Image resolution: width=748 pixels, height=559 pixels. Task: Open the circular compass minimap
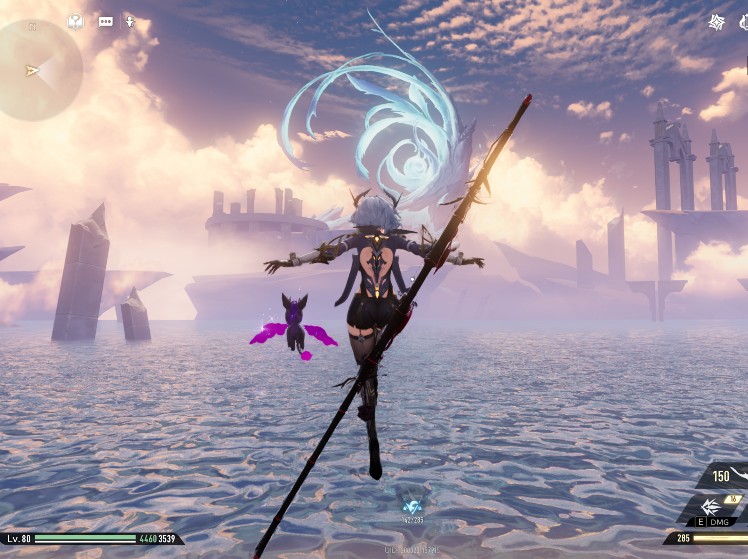click(x=38, y=68)
